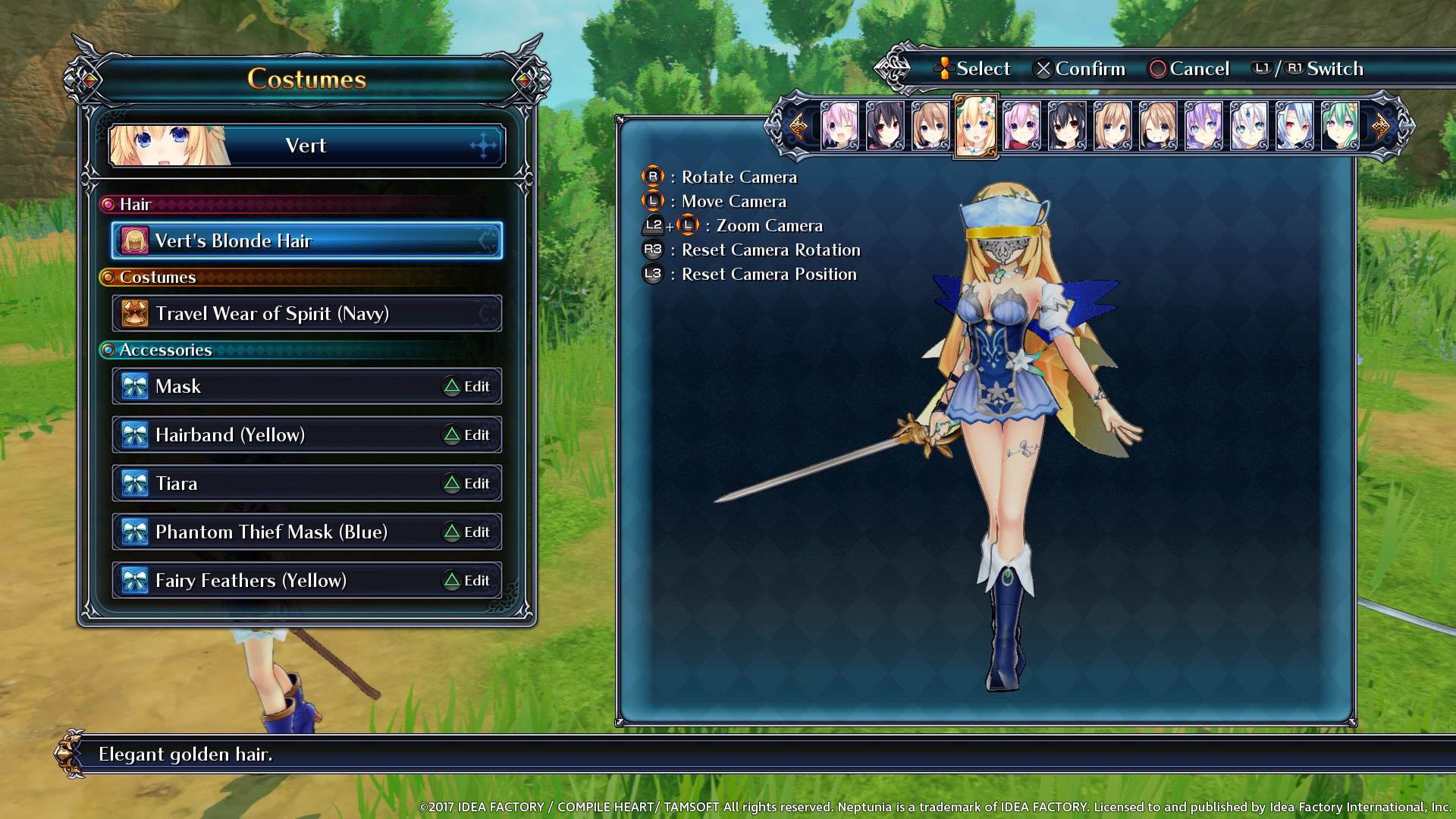Select the highlighted blonde Vert portrait
Screen dimensions: 1456x819
pyautogui.click(x=975, y=125)
